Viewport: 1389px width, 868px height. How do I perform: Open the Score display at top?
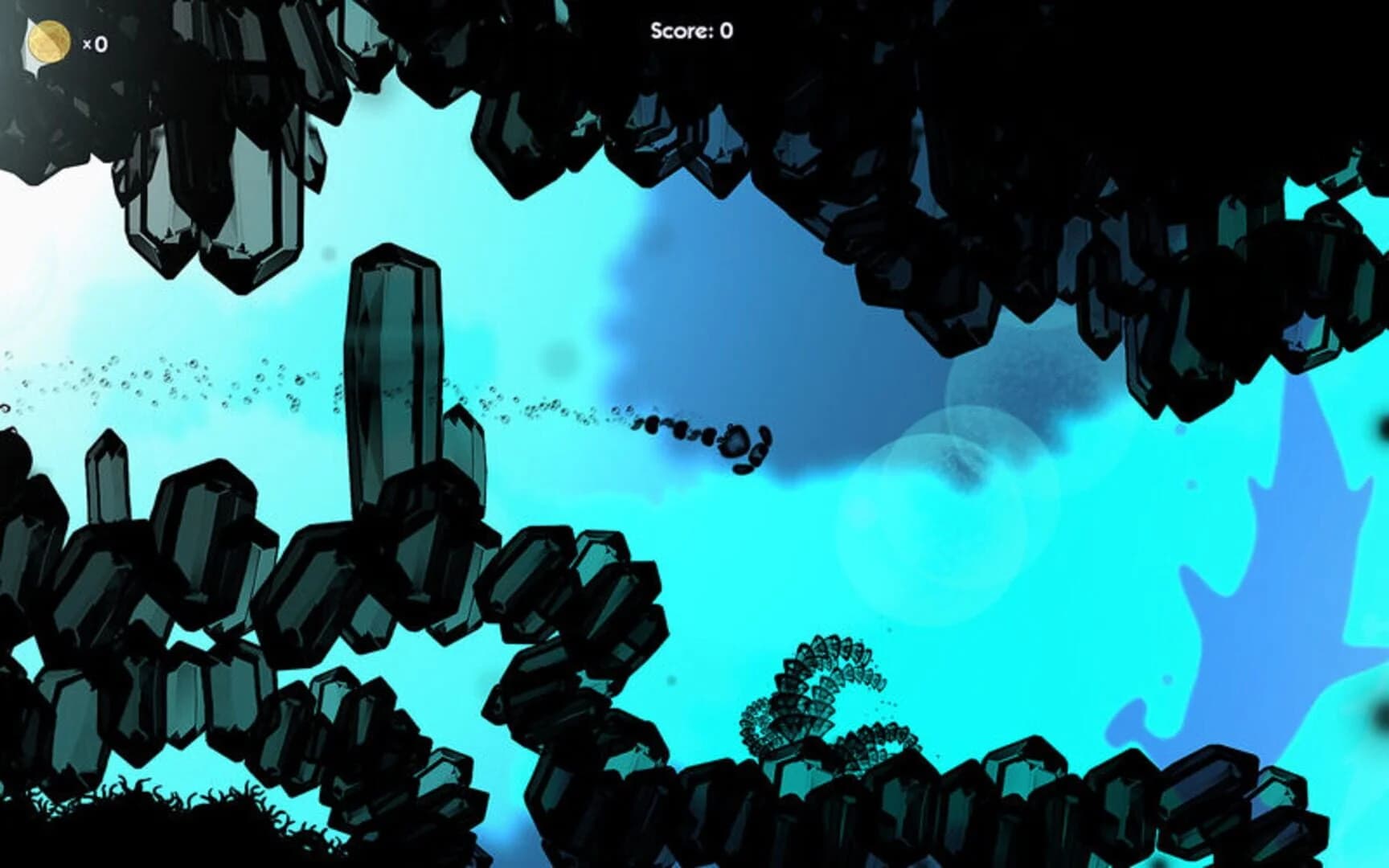tap(693, 29)
